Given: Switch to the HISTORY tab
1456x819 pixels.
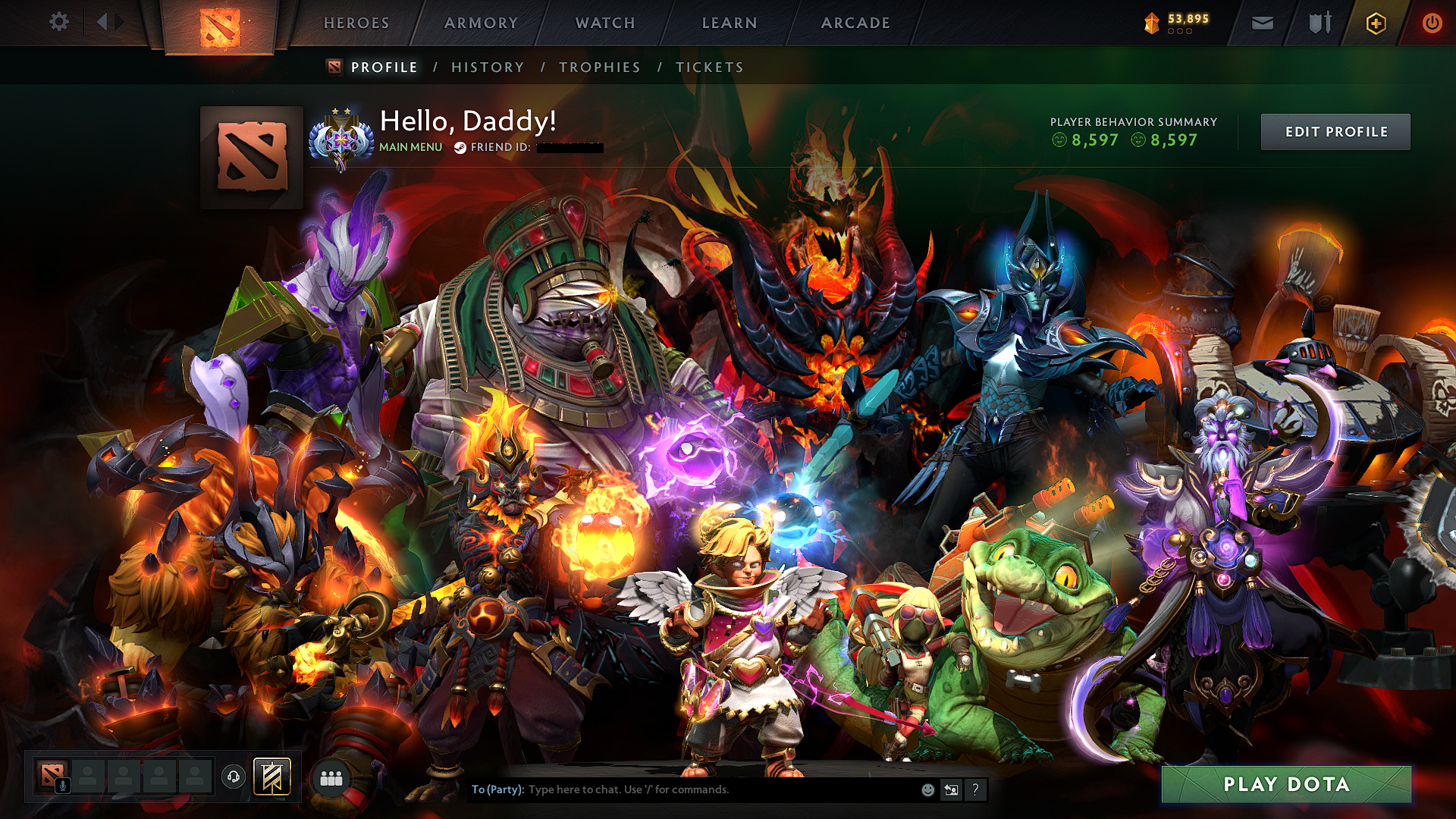Looking at the screenshot, I should point(487,67).
